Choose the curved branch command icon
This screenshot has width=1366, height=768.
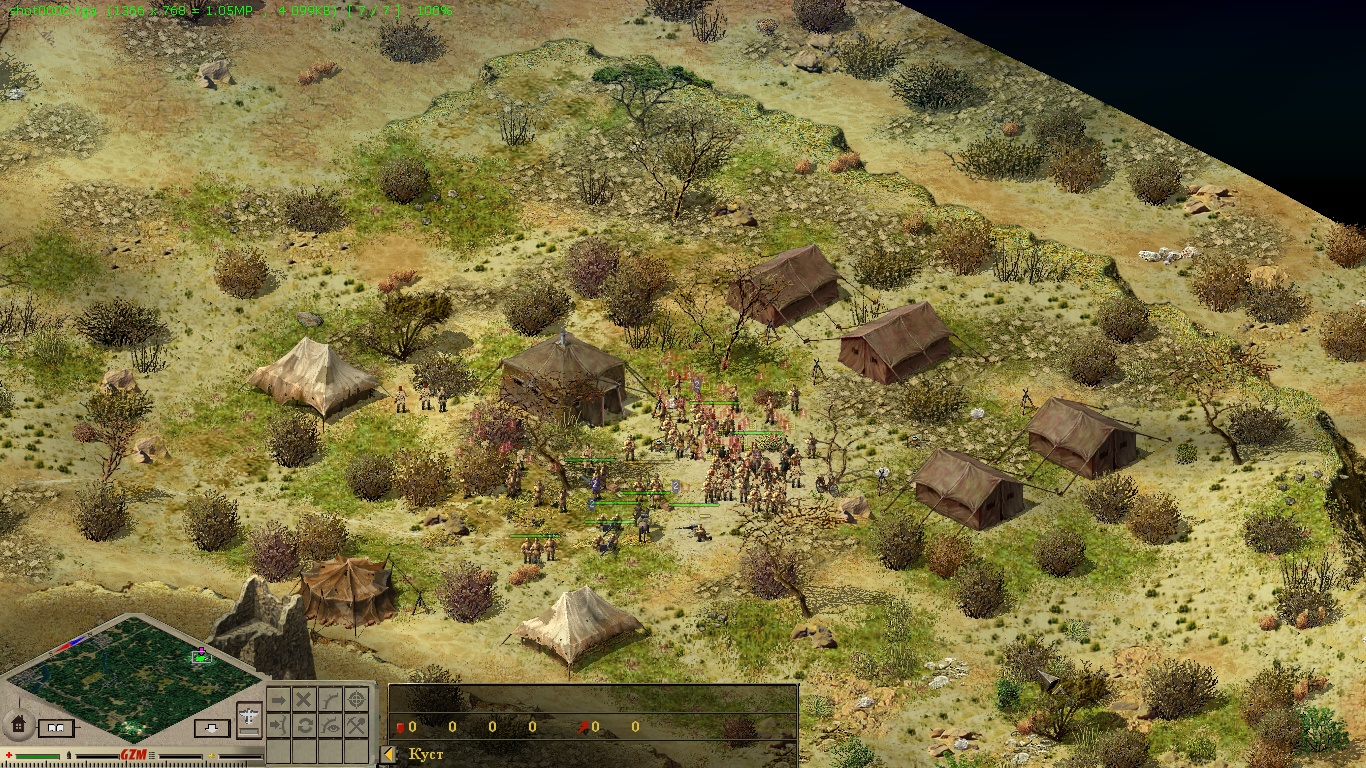(330, 699)
